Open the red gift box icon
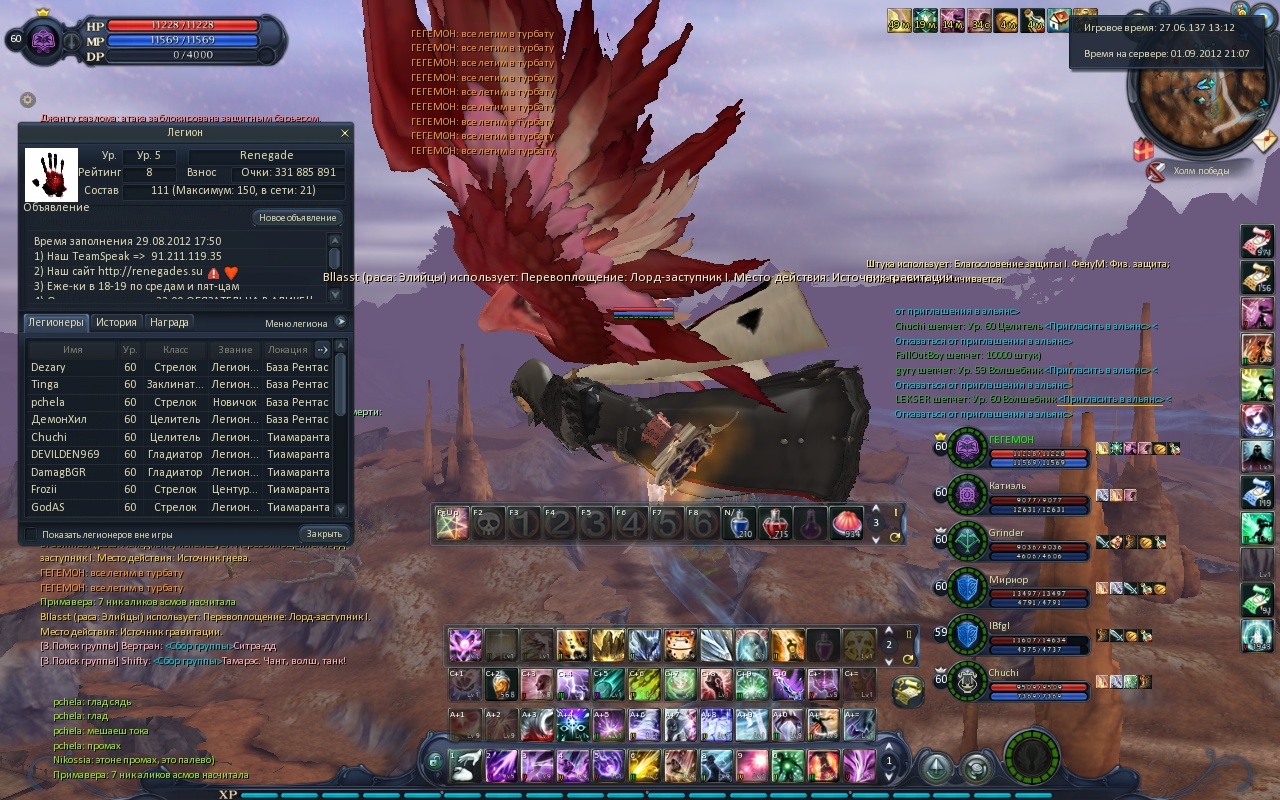Screen dimensions: 1280x800 [1143, 150]
